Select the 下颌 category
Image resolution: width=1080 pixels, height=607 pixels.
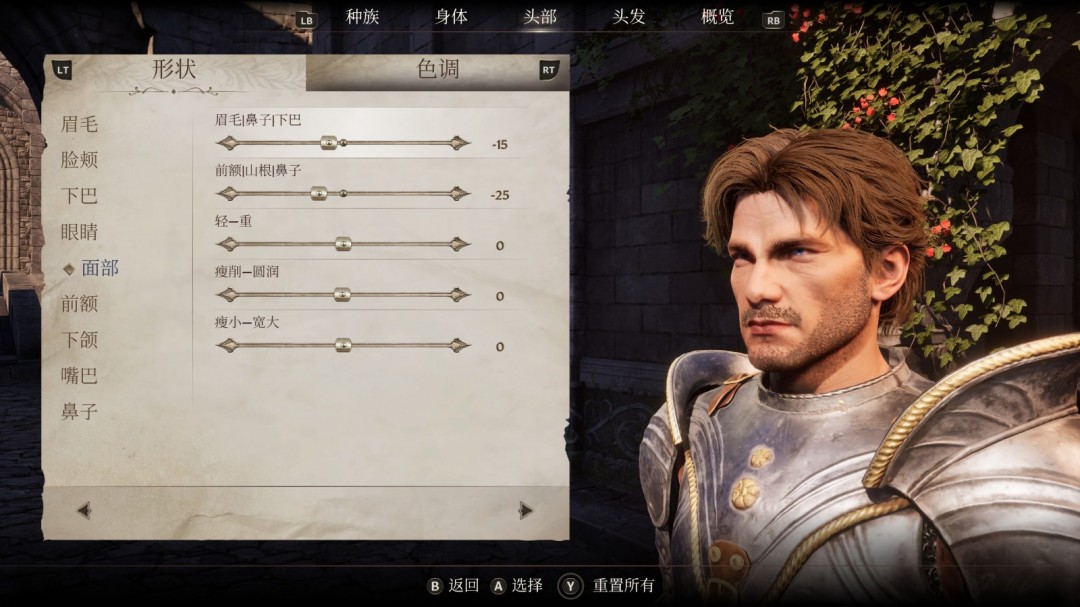pyautogui.click(x=79, y=340)
